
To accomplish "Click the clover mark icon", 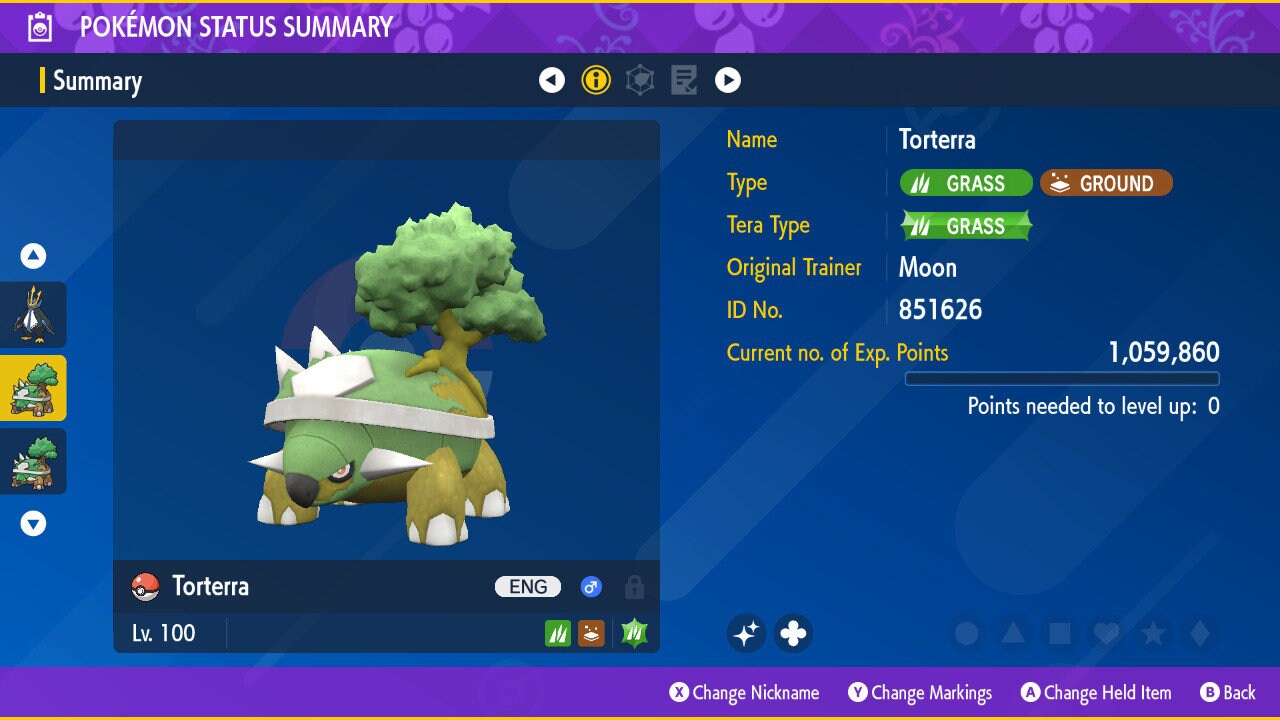I will tap(793, 633).
